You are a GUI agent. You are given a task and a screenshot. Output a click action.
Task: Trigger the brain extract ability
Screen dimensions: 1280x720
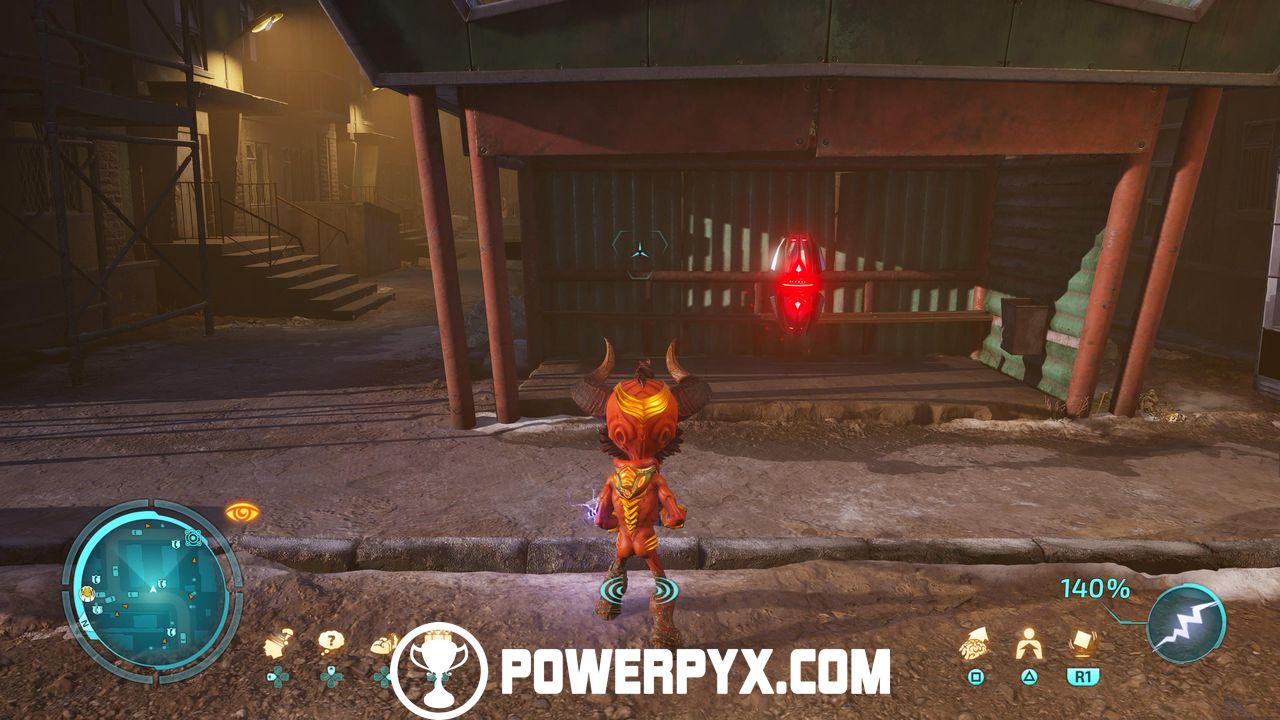point(975,644)
